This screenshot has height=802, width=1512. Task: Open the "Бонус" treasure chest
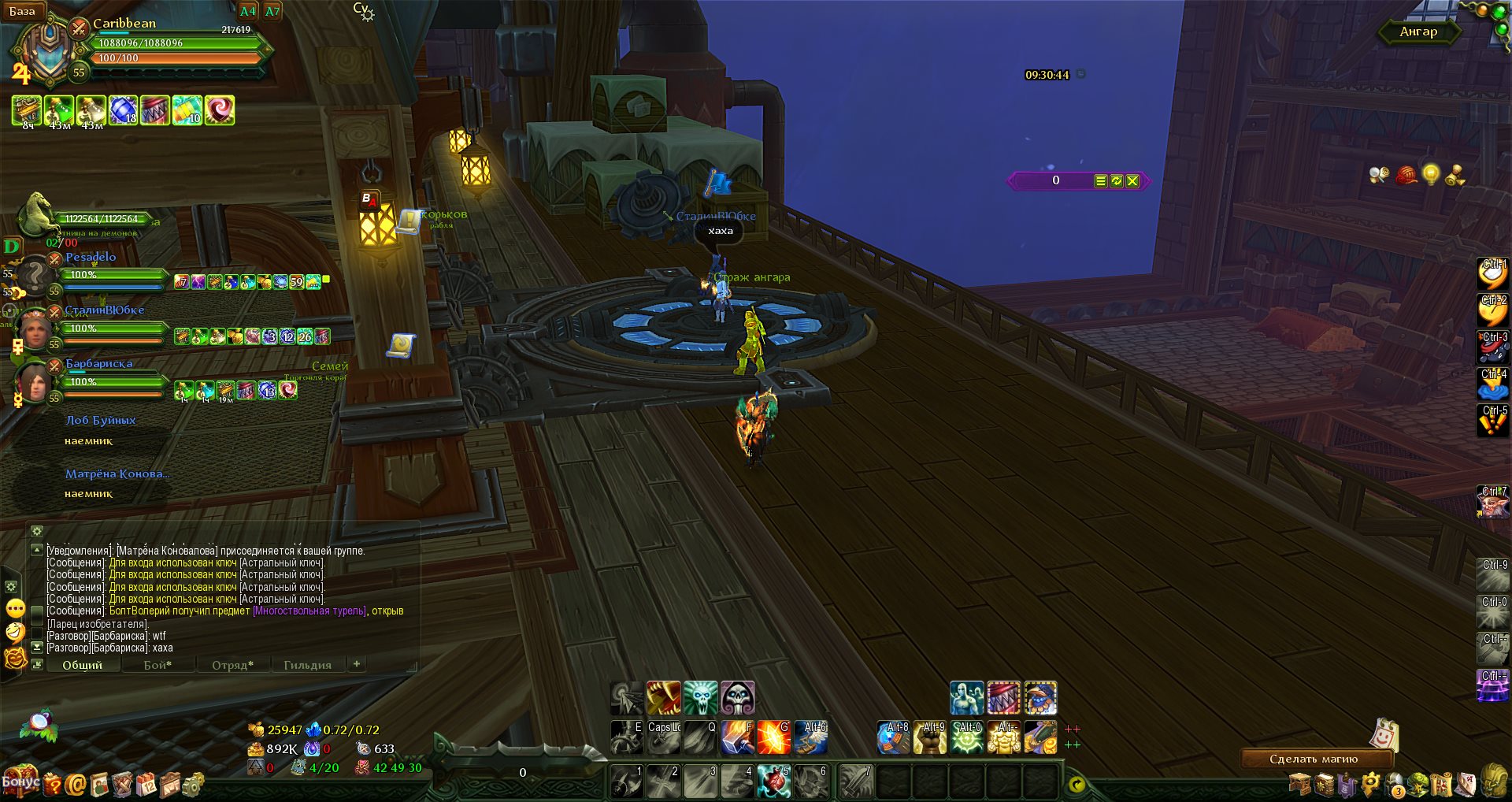click(x=19, y=781)
